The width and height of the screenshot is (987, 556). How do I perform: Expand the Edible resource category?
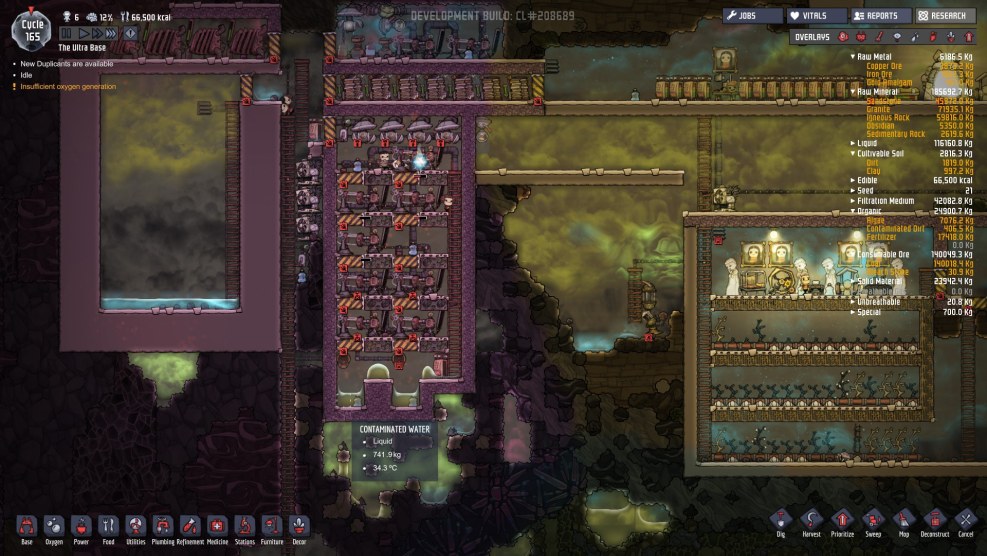(x=853, y=179)
